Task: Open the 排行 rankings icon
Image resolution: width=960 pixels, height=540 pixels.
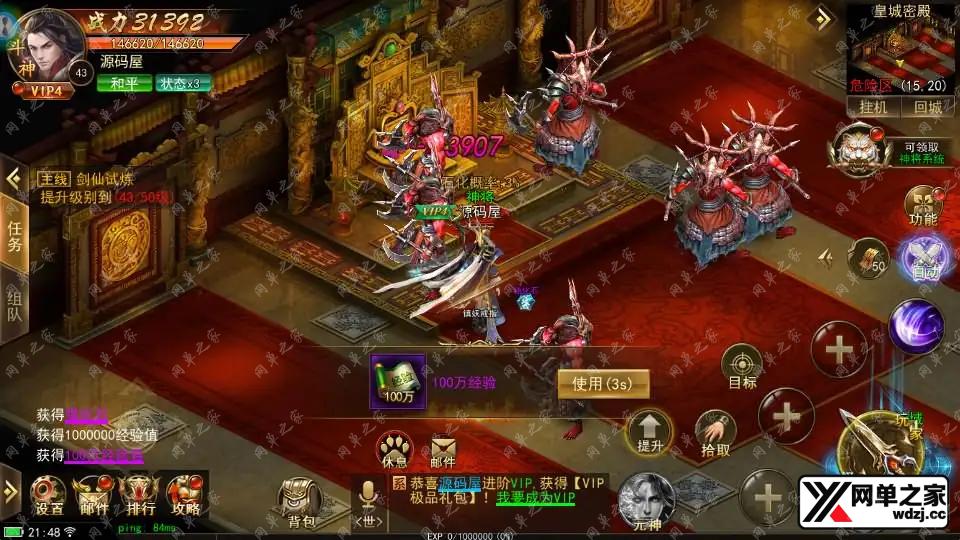Action: pos(139,494)
